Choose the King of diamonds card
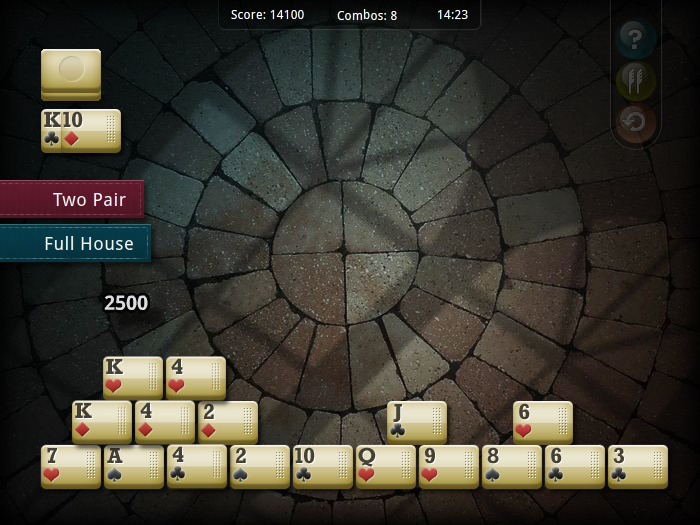The width and height of the screenshot is (700, 525). click(101, 421)
